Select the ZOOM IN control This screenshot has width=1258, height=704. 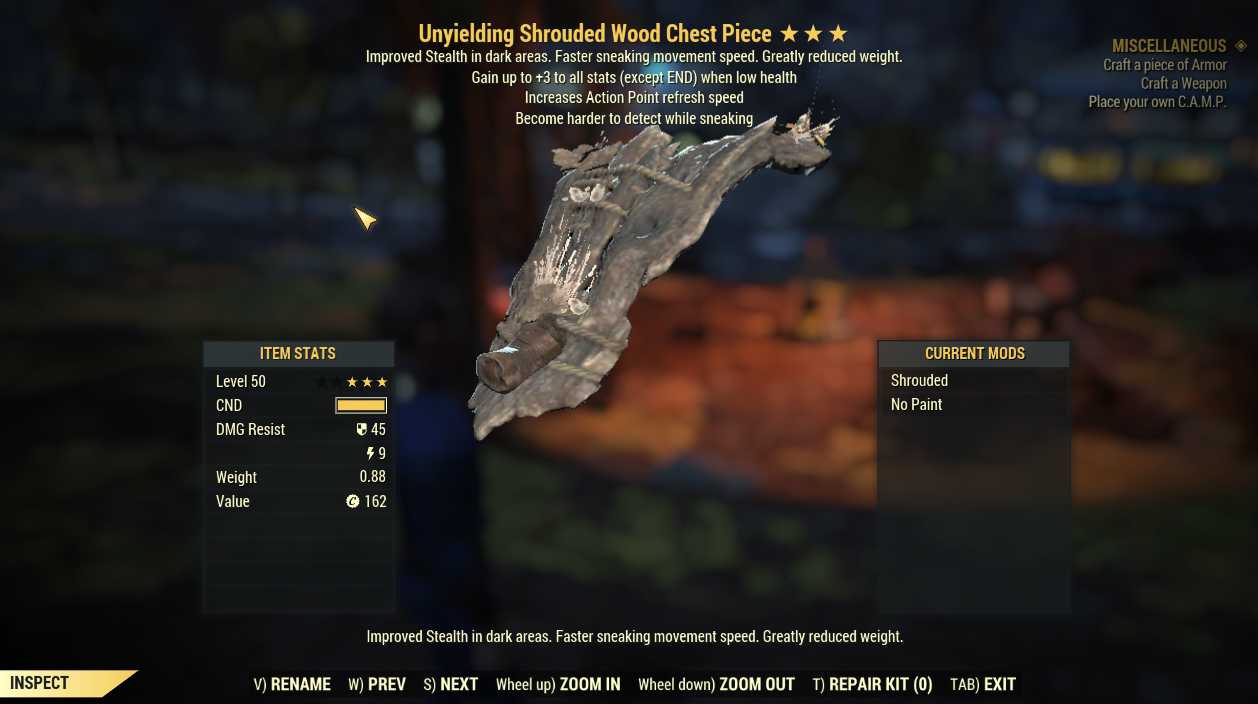pos(558,685)
